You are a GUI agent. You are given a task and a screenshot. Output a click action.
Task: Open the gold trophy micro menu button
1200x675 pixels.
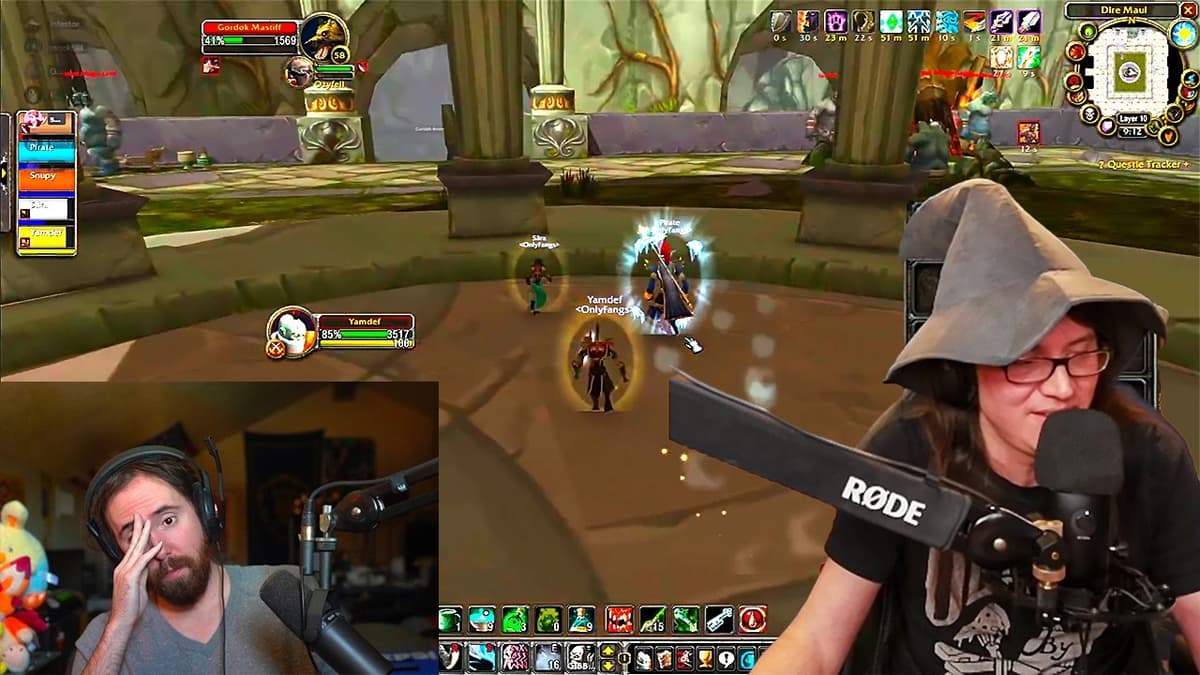(705, 658)
